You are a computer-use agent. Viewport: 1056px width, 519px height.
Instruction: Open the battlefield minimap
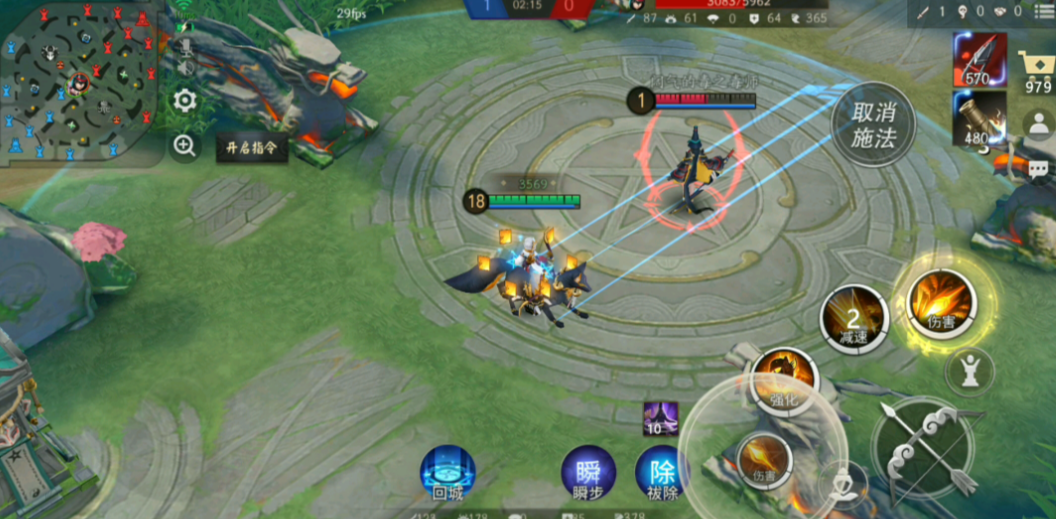pos(78,83)
